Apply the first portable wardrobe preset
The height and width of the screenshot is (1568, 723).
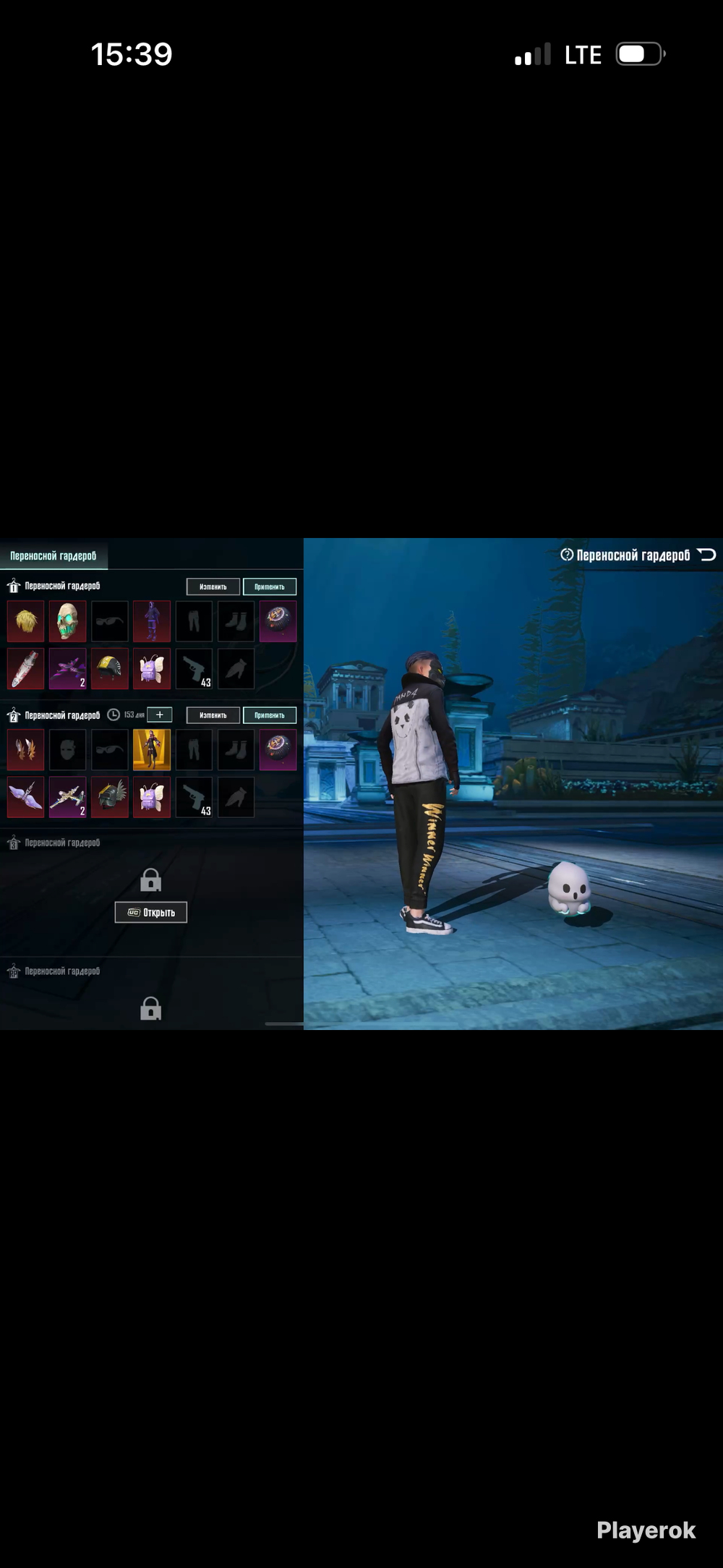coord(269,587)
